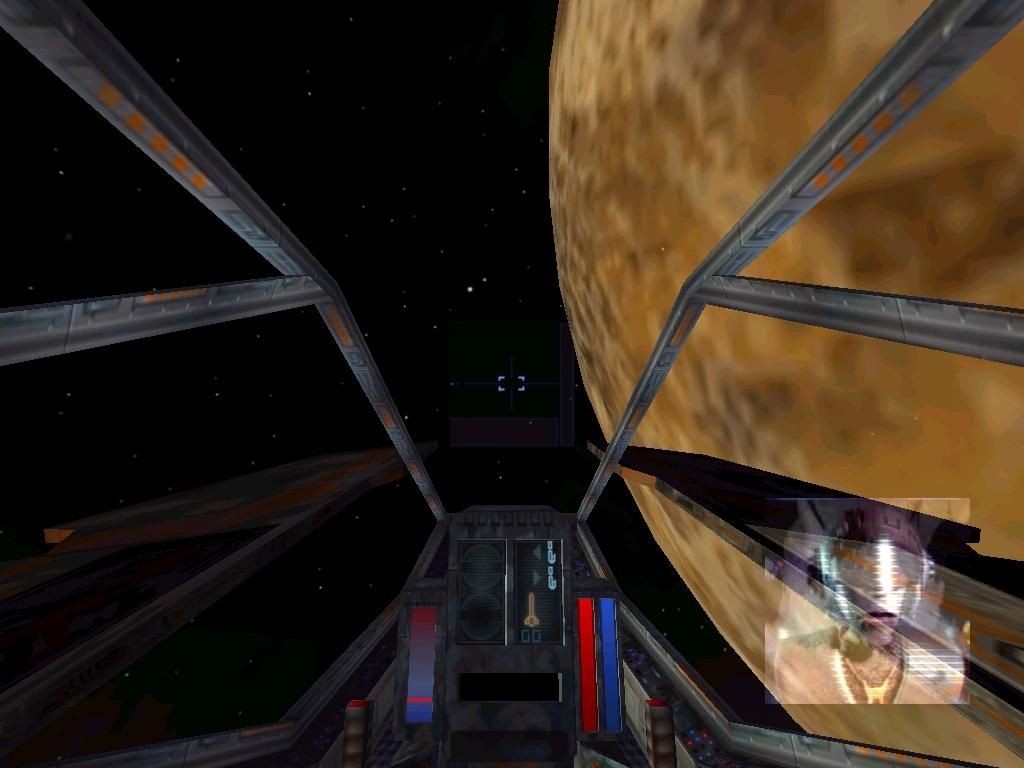Viewport: 1024px width, 768px height.
Task: Click the twin-circle sensor scope display
Action: (481, 591)
